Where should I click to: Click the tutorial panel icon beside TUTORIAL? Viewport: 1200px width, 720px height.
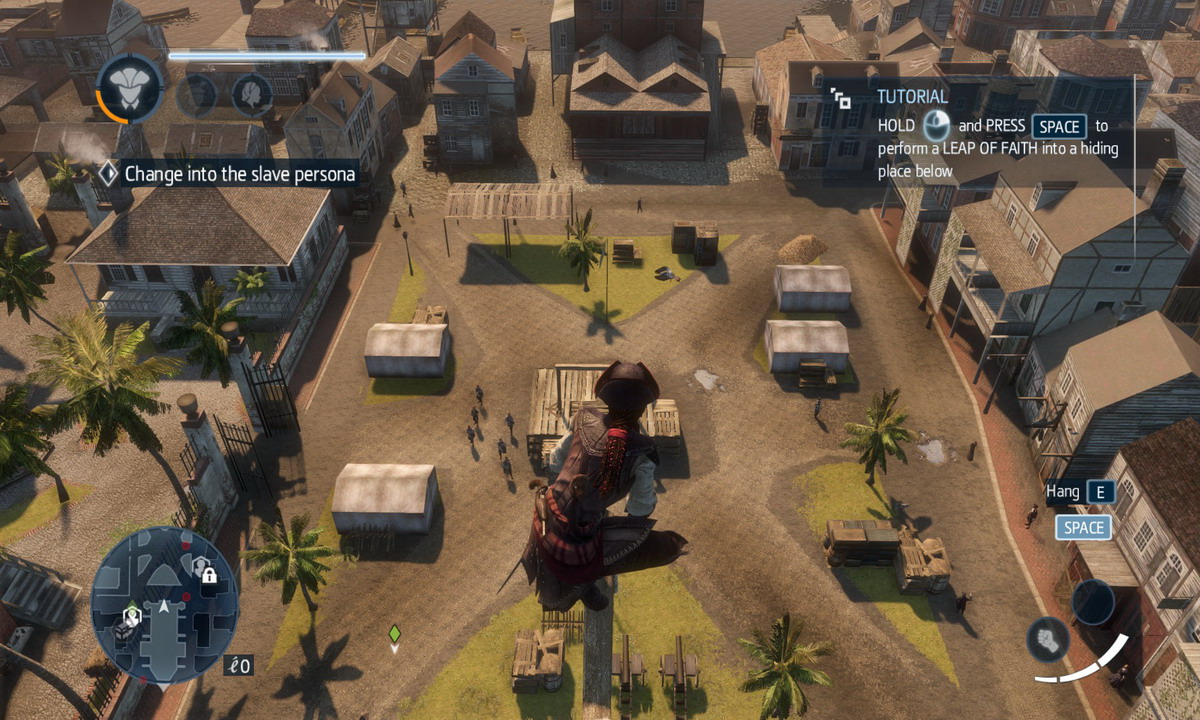[x=841, y=98]
